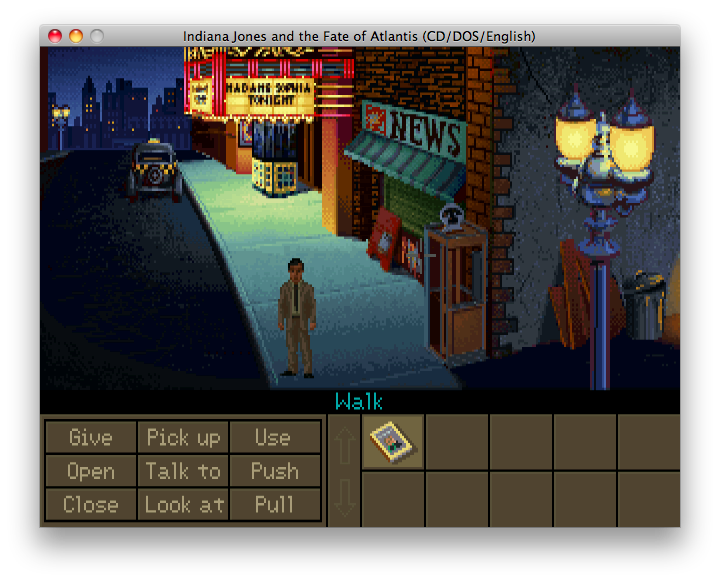Close the window with the red button

coord(55,36)
